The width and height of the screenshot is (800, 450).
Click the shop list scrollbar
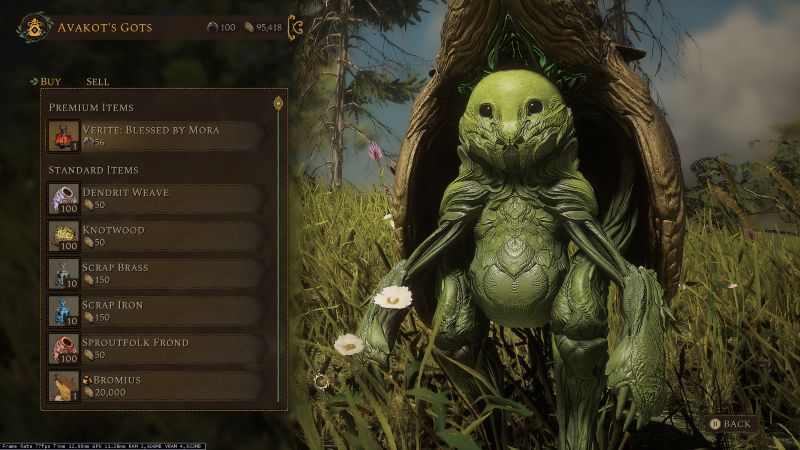click(x=278, y=250)
